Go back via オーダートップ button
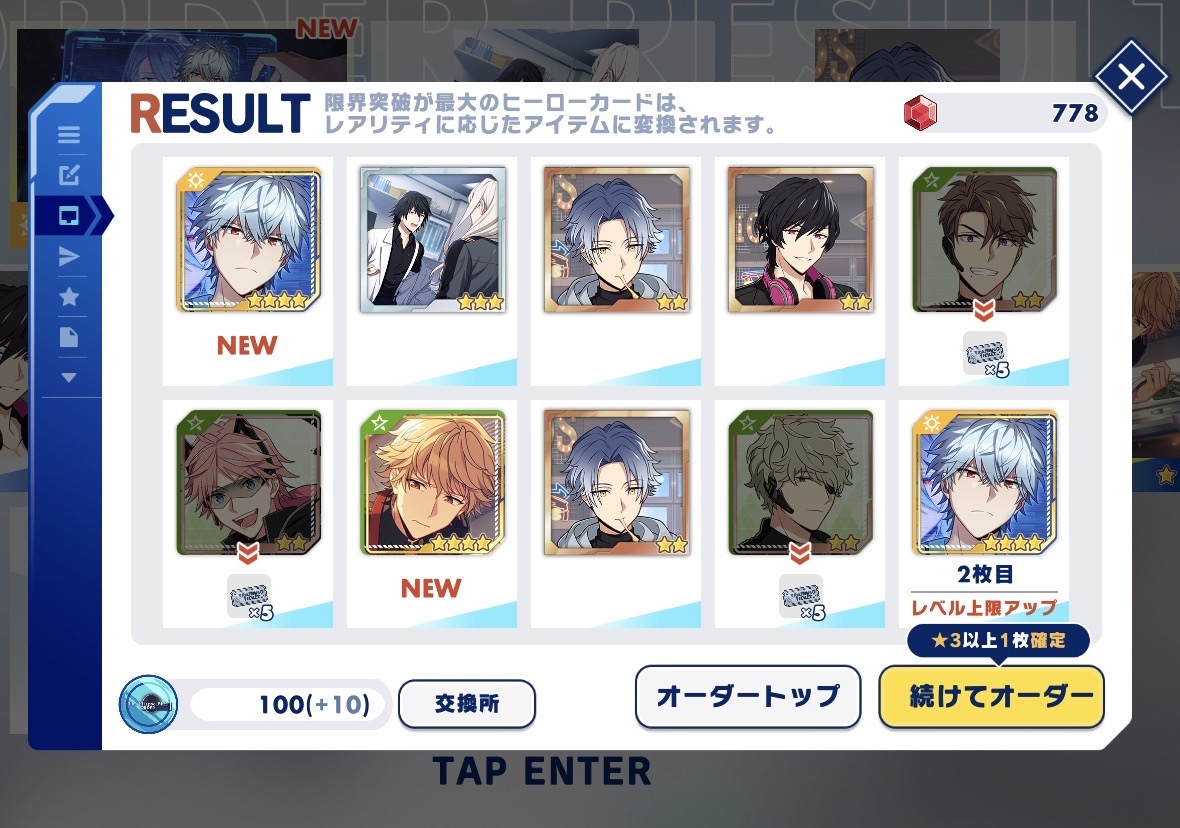Image resolution: width=1180 pixels, height=828 pixels. pyautogui.click(x=747, y=697)
